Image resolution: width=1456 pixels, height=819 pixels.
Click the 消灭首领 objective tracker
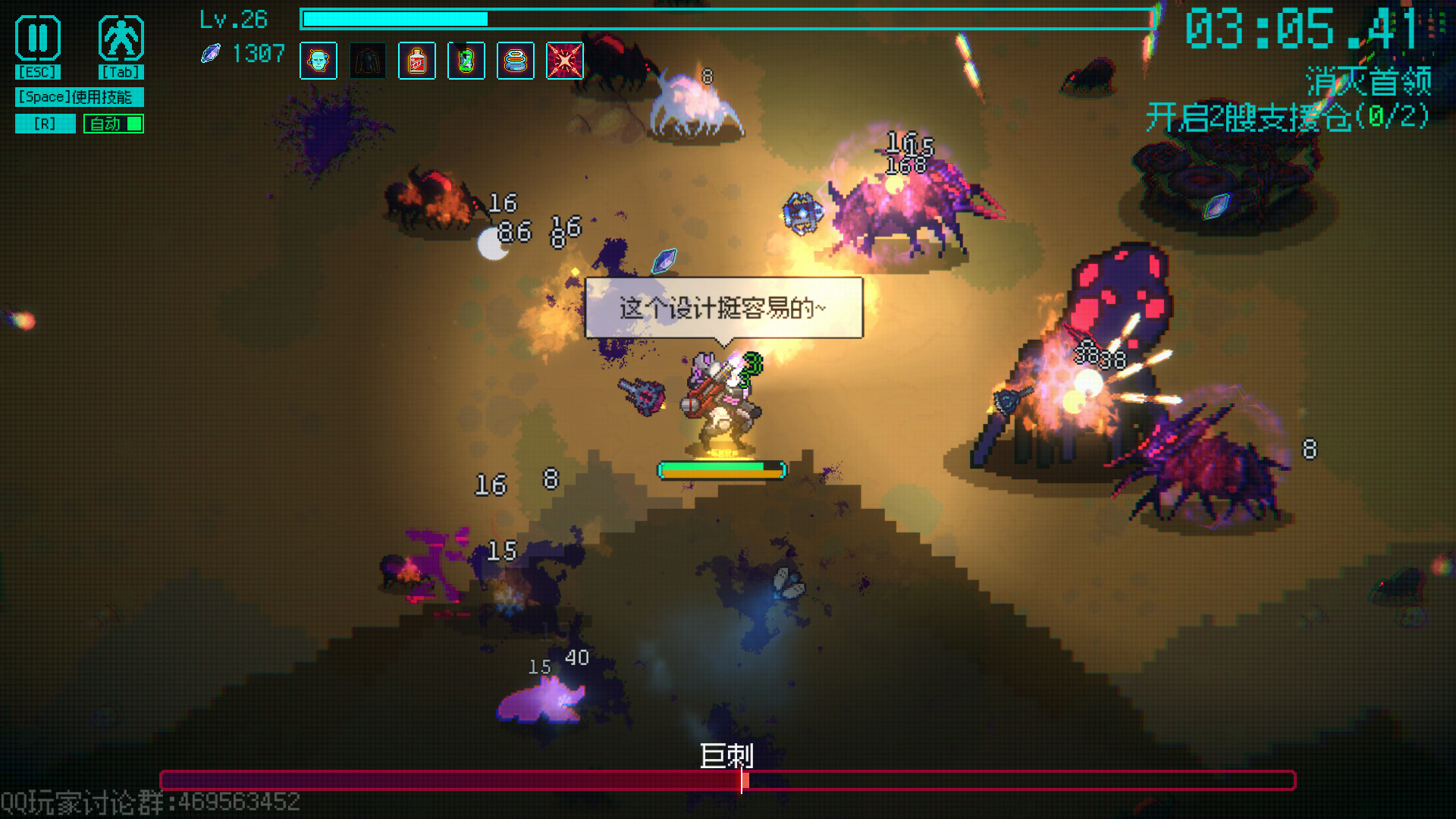pos(1367,80)
